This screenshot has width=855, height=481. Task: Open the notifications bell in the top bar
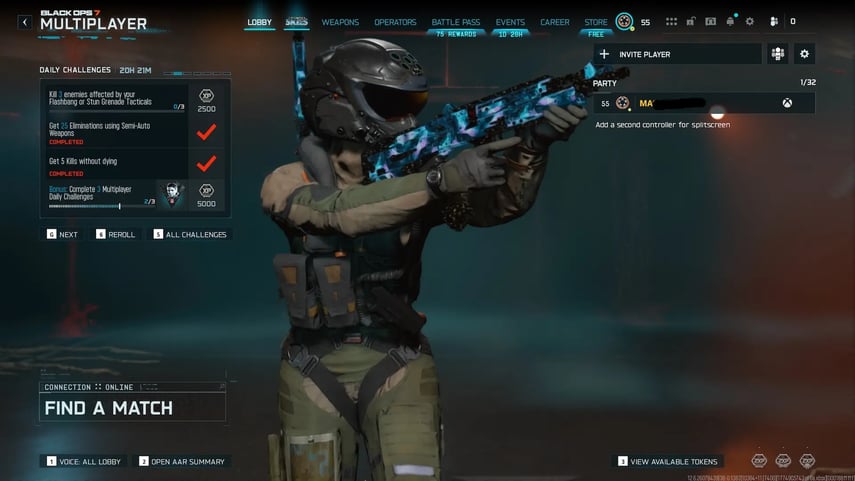(732, 21)
